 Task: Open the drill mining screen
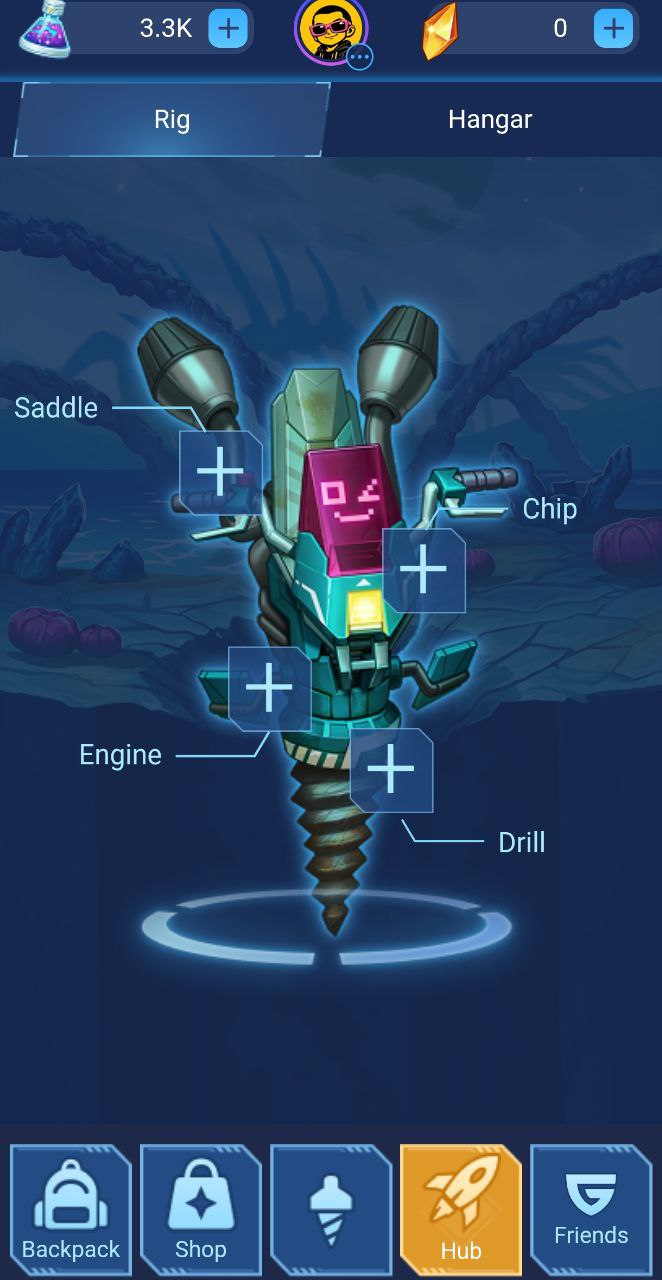[331, 1210]
